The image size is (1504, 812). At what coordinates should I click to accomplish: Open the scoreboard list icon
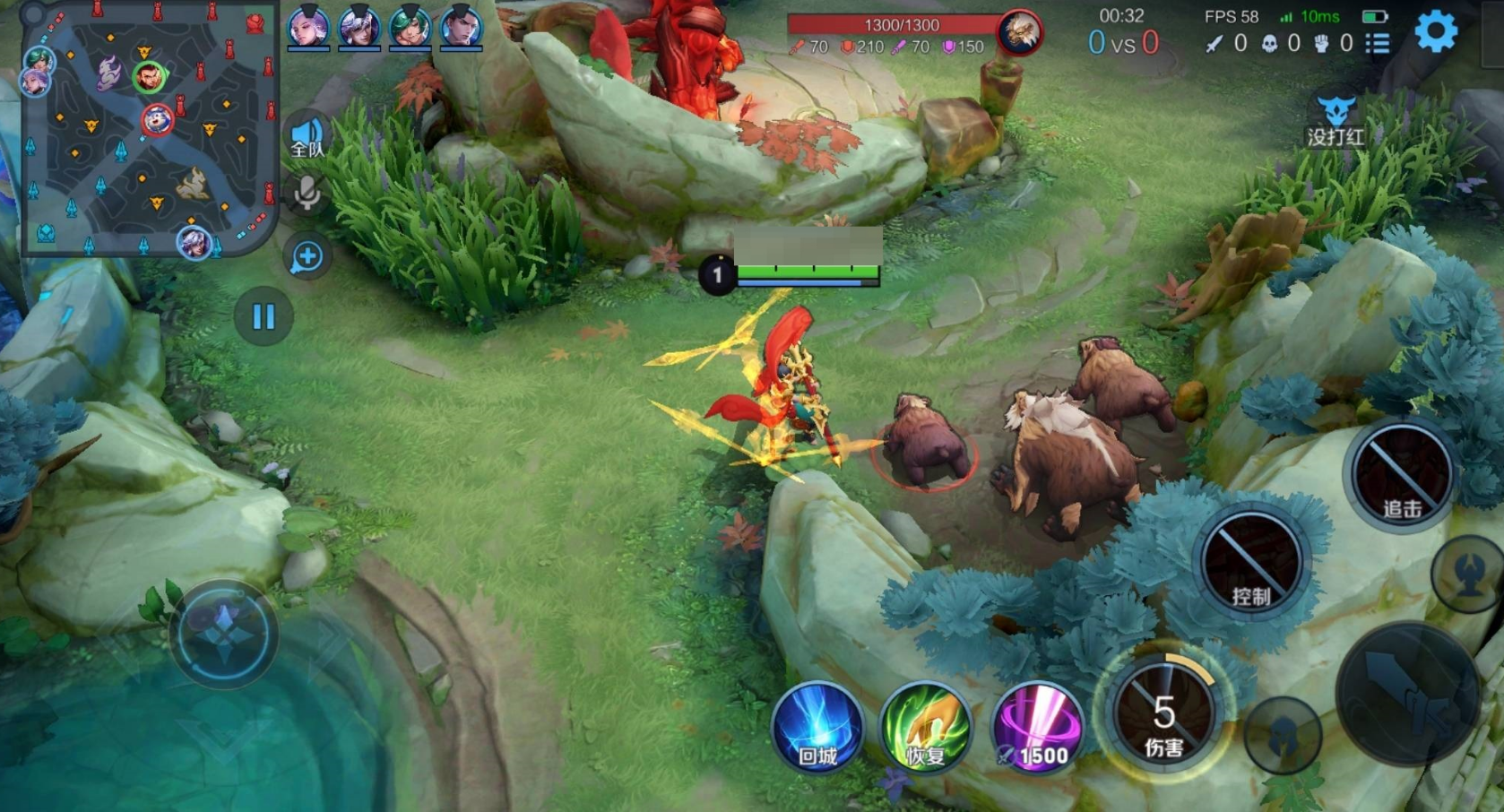click(1378, 43)
